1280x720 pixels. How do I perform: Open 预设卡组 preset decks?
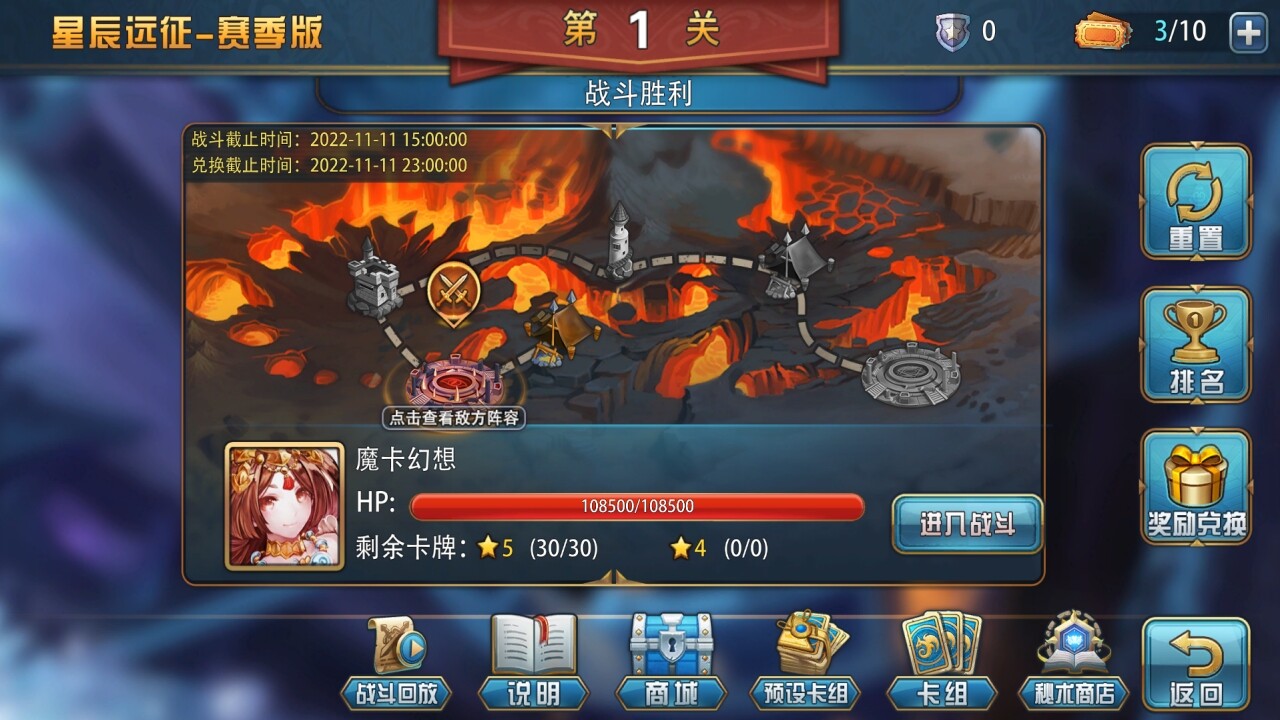[x=806, y=660]
